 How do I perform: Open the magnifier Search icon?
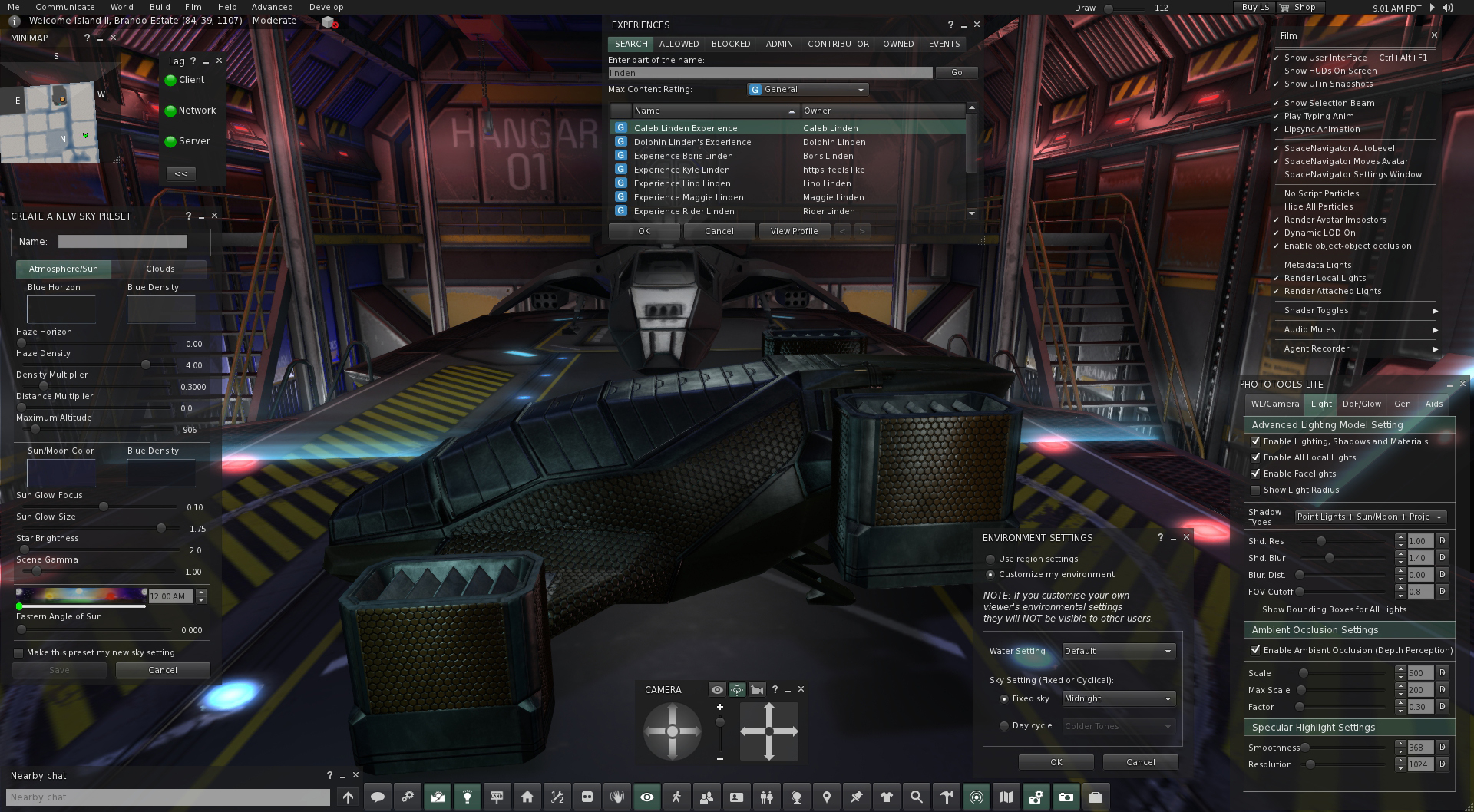pyautogui.click(x=916, y=796)
